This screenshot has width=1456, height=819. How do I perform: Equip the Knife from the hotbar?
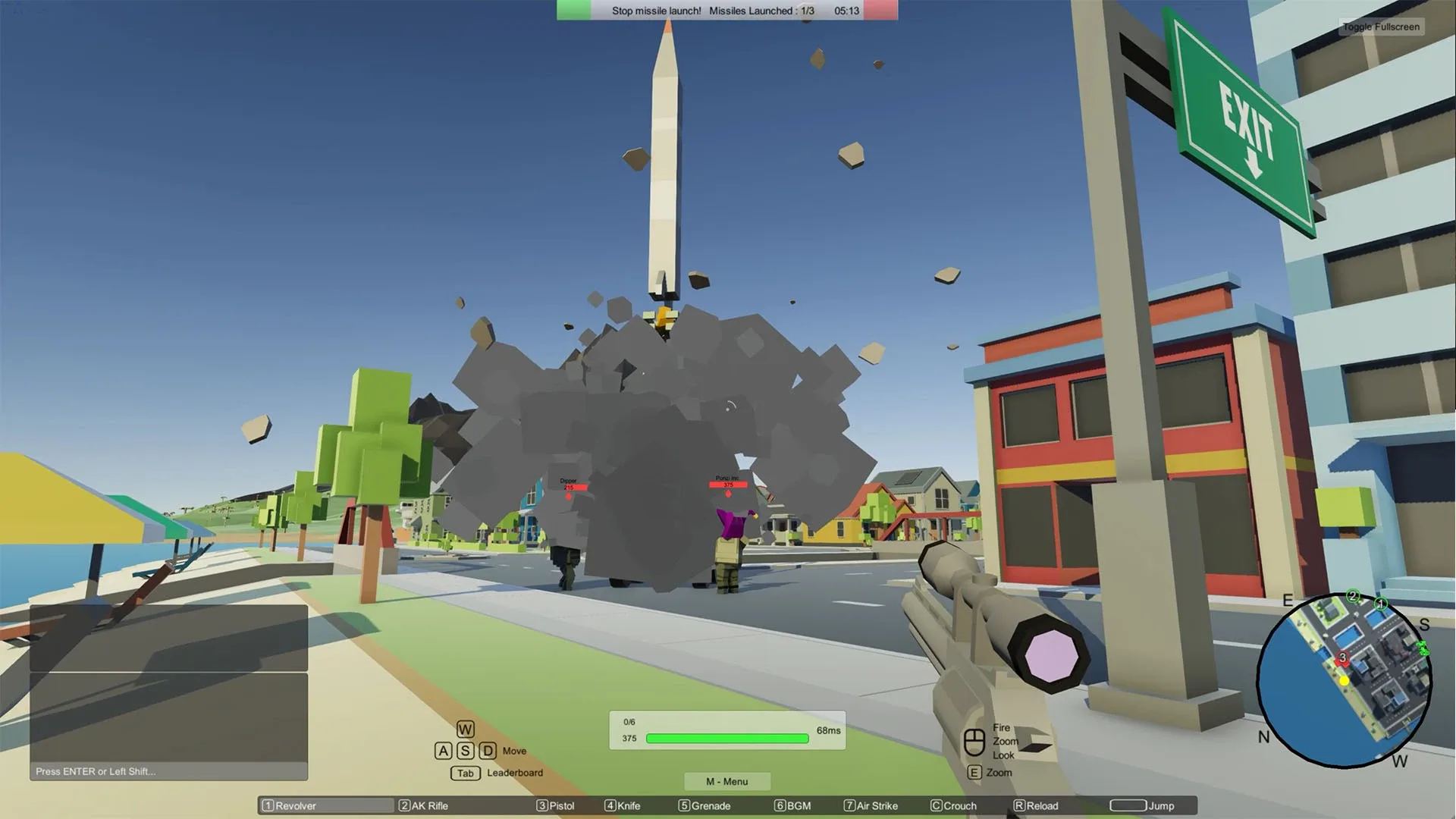(623, 806)
